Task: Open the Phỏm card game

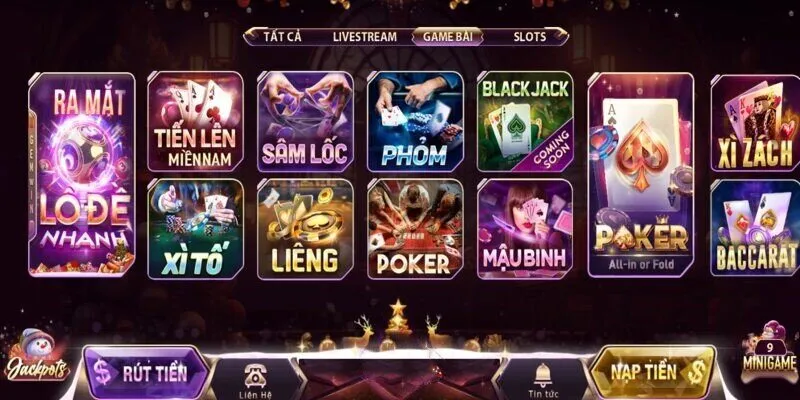Action: coord(415,122)
